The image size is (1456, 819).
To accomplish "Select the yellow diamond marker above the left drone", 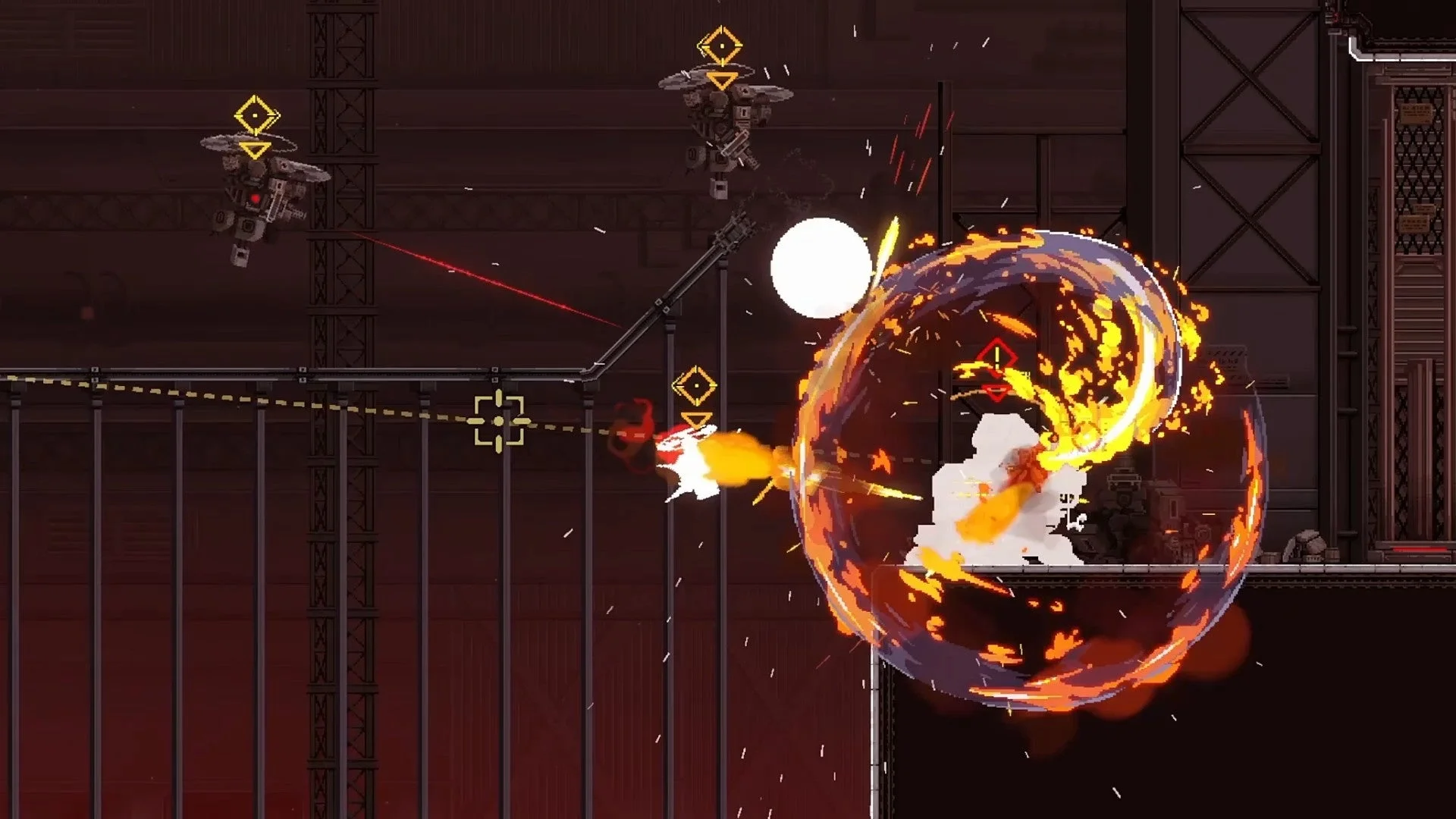I will (x=254, y=115).
